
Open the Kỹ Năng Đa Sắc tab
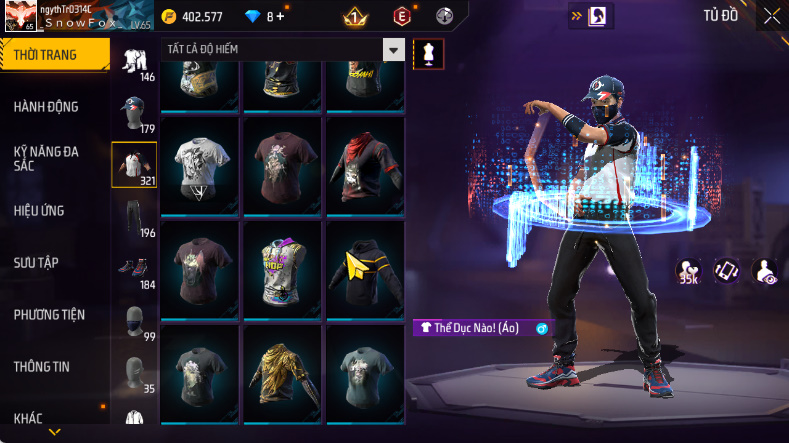[x=46, y=158]
